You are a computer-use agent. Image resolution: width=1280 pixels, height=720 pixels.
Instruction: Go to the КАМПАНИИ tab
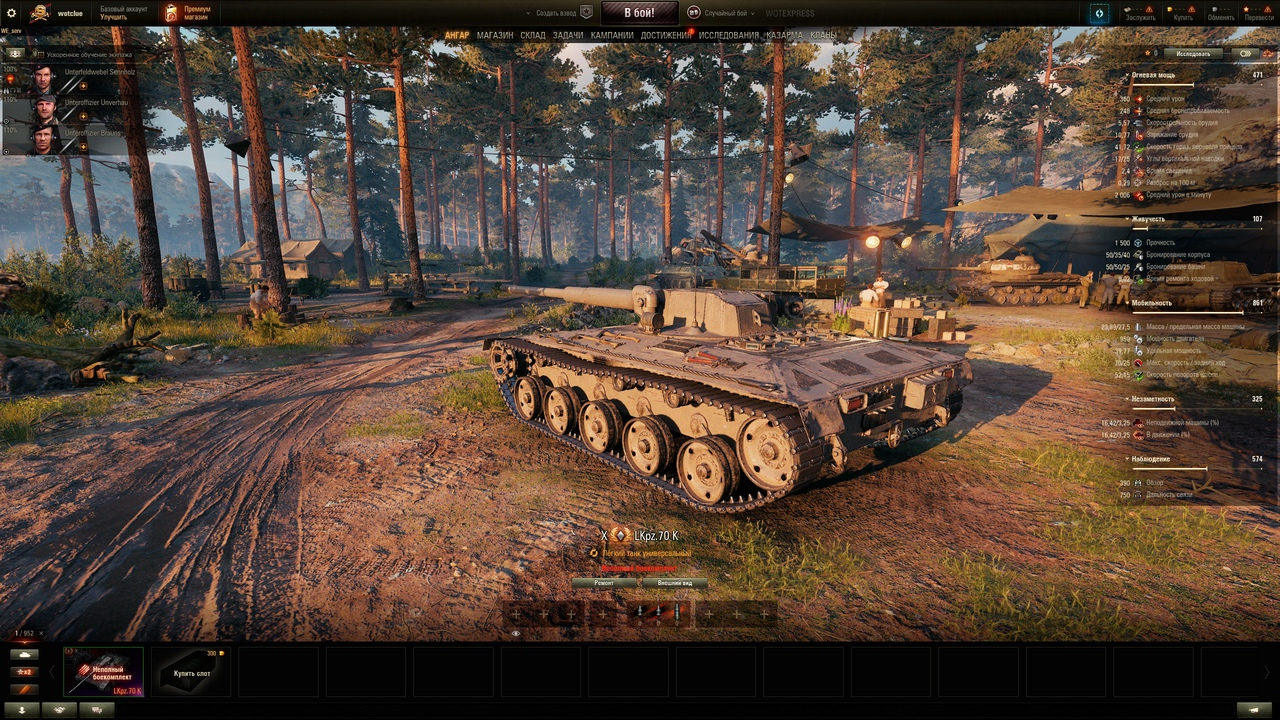612,35
